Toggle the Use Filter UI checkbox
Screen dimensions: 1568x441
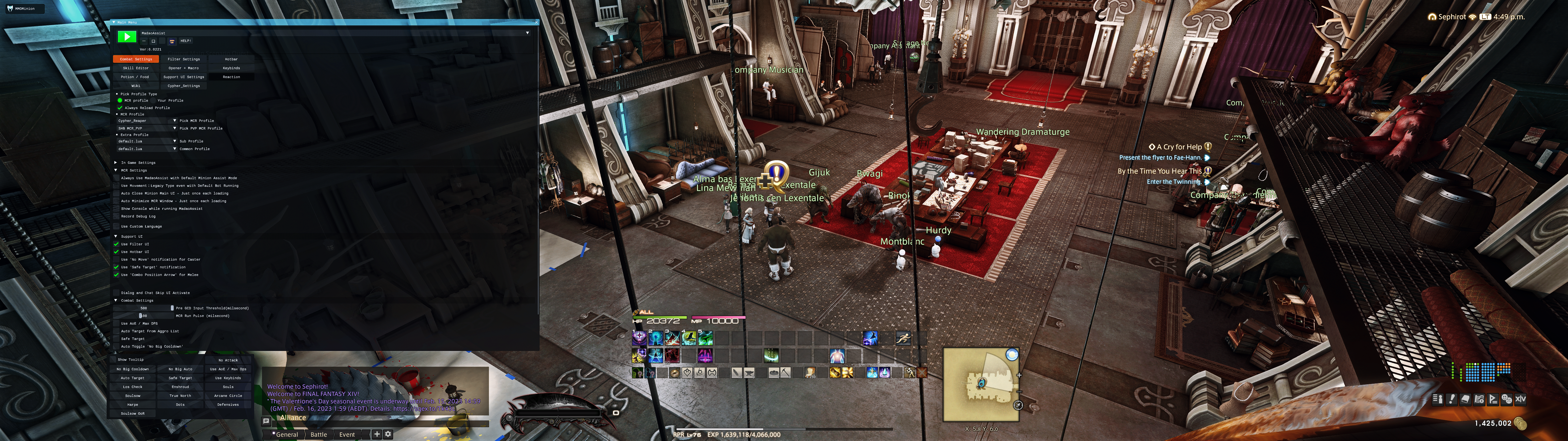click(116, 244)
